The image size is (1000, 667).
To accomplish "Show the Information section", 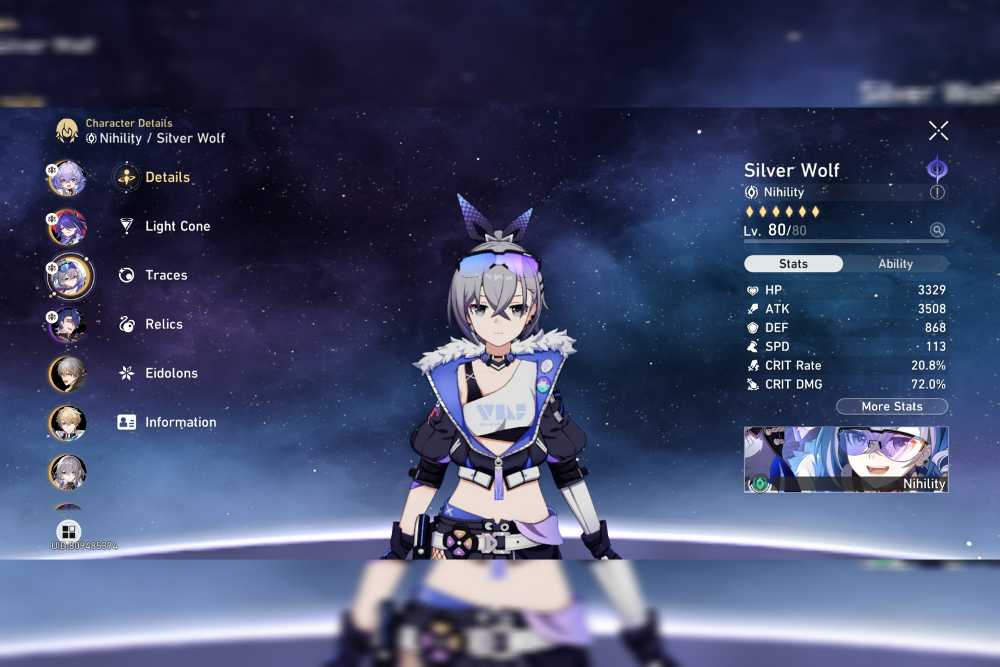I will pyautogui.click(x=180, y=423).
